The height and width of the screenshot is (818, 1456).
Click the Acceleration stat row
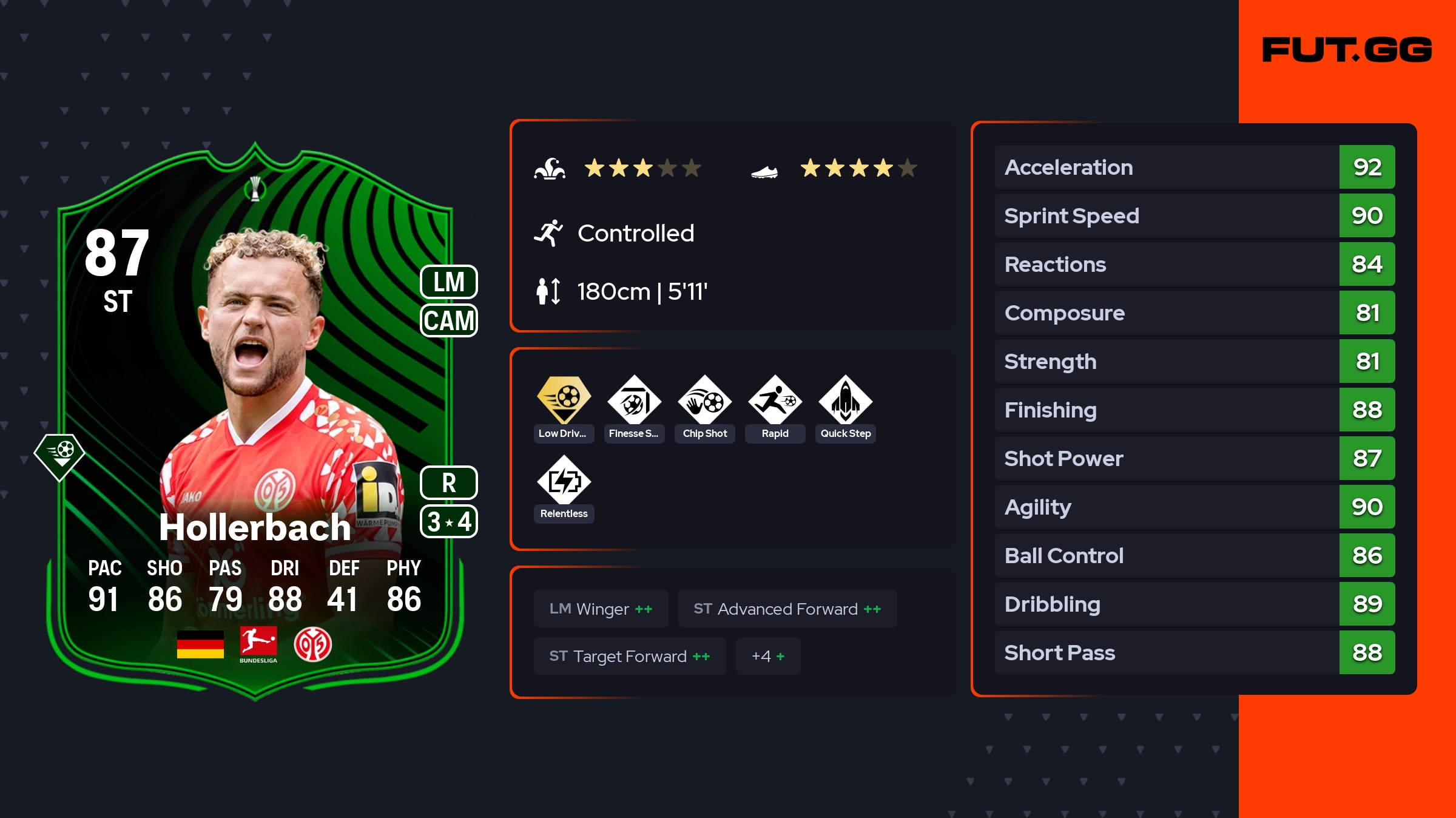[1195, 167]
